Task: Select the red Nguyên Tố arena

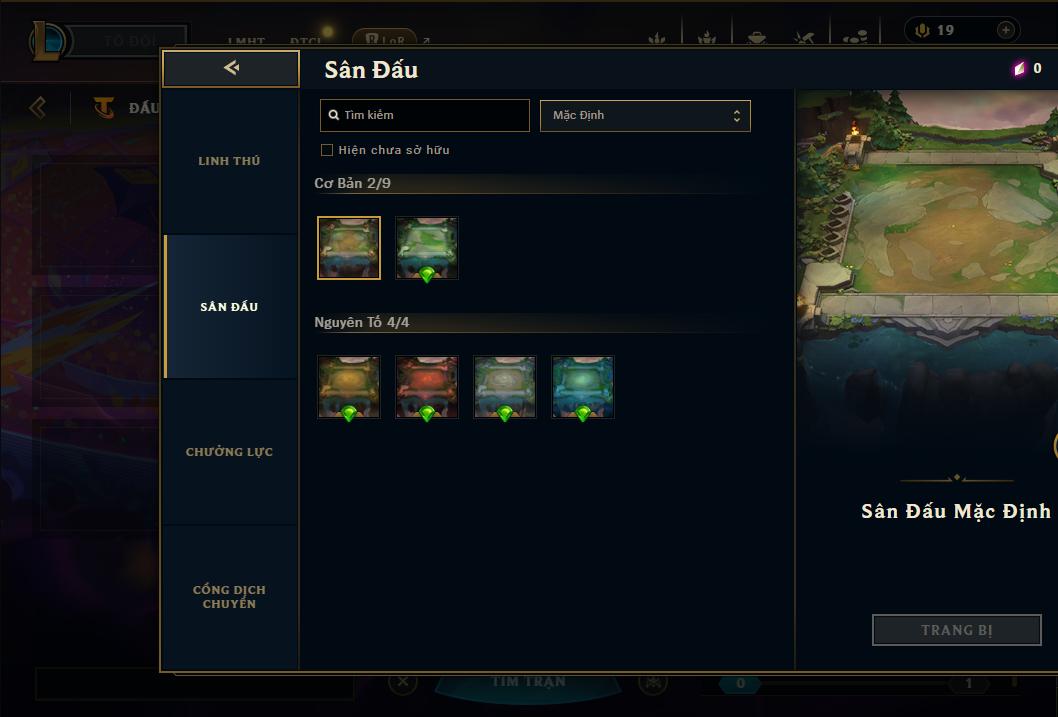Action: [427, 387]
